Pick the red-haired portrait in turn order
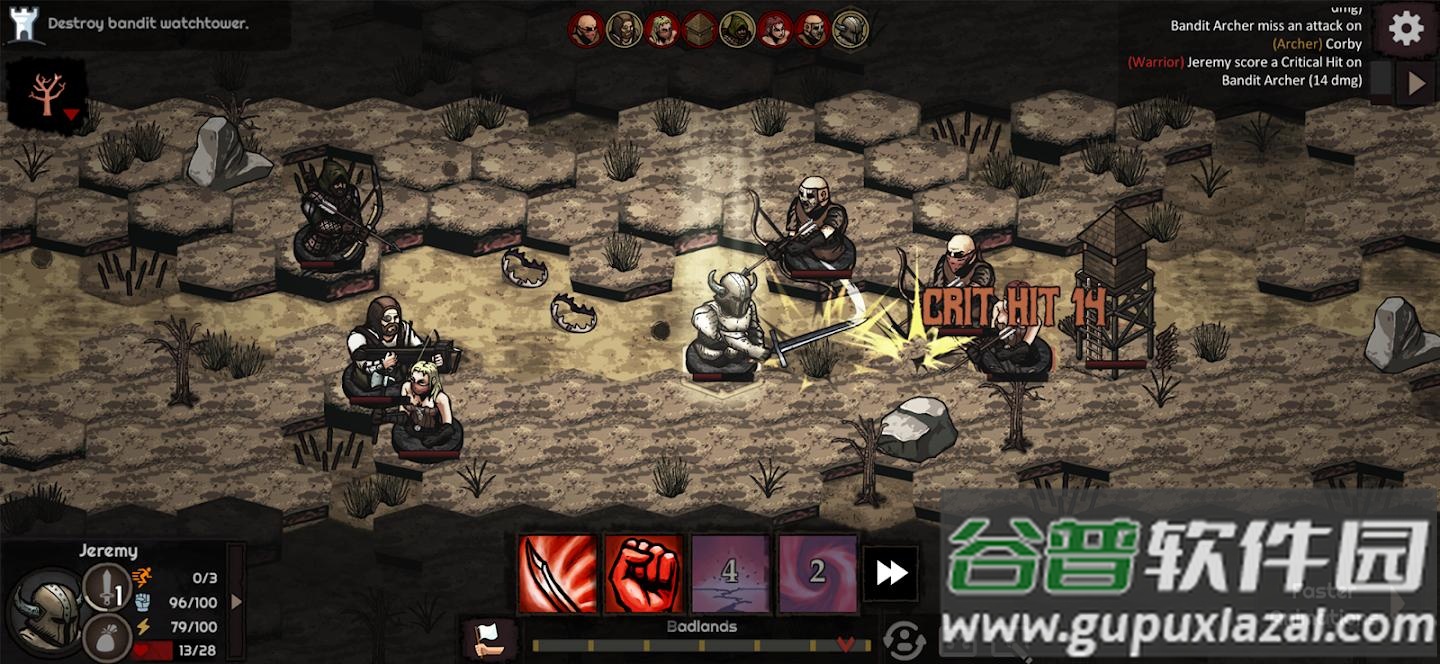This screenshot has height=664, width=1440. (x=775, y=30)
